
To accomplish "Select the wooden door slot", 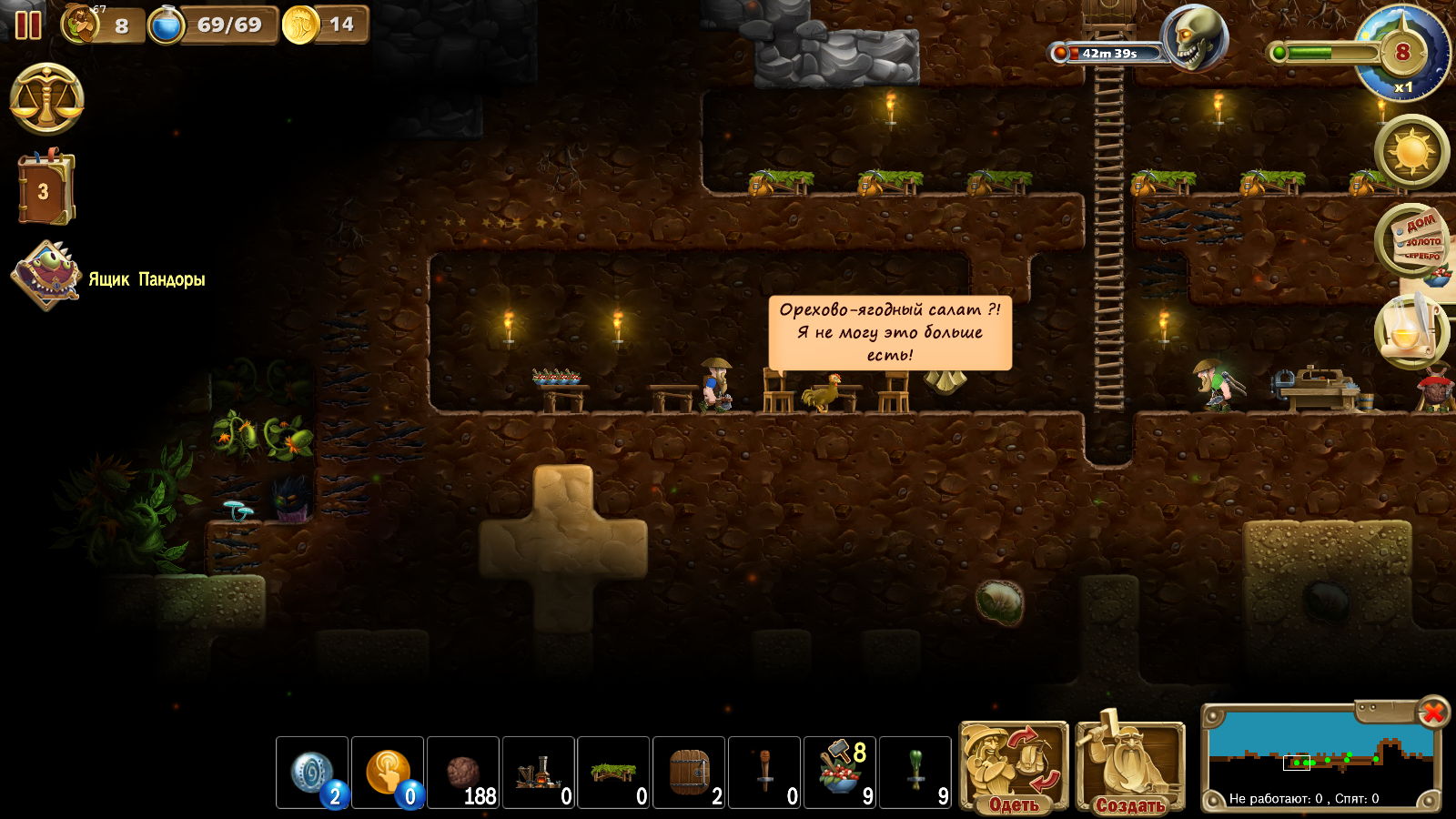I will tap(690, 773).
